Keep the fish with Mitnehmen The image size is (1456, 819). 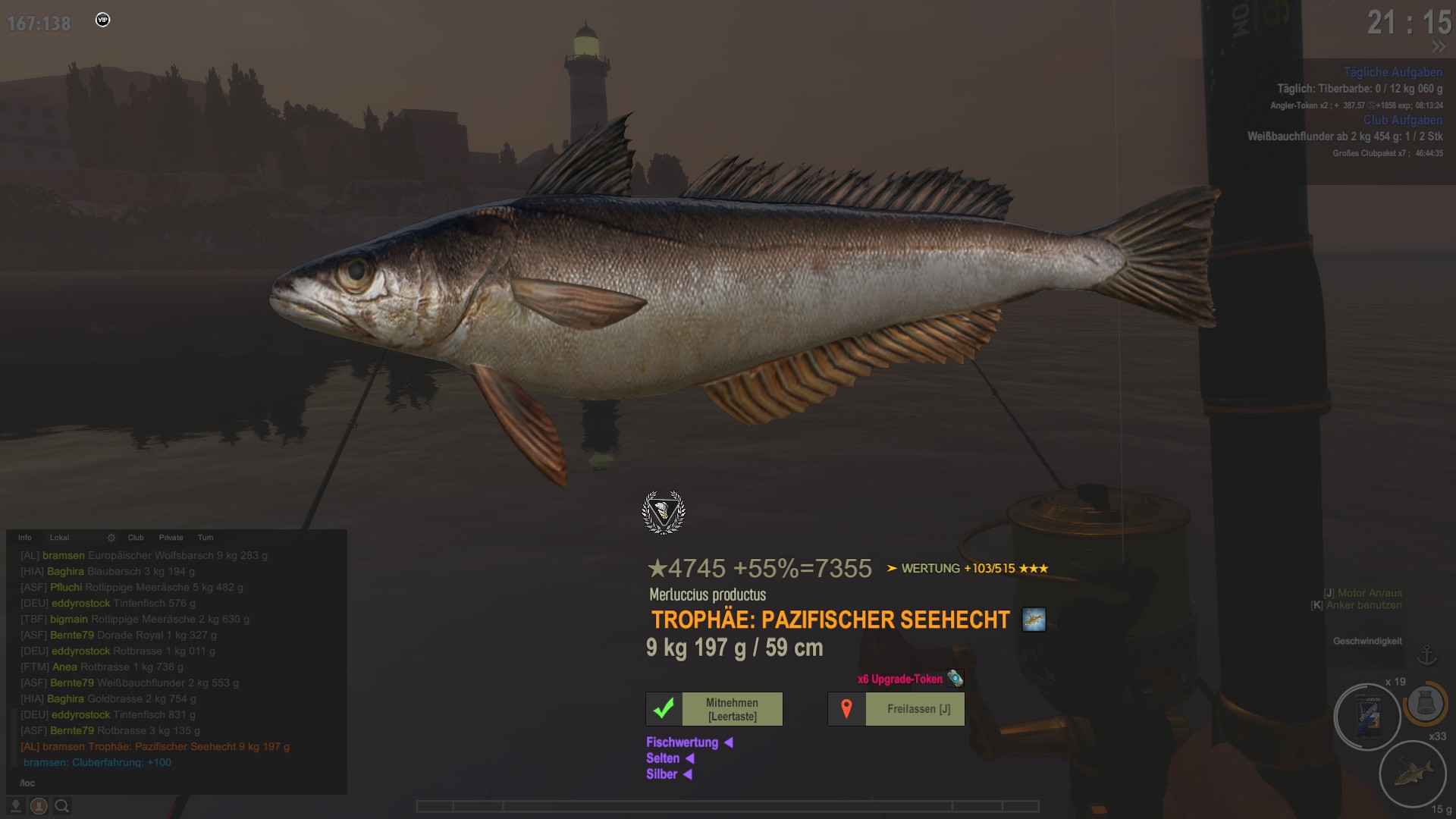[x=731, y=709]
